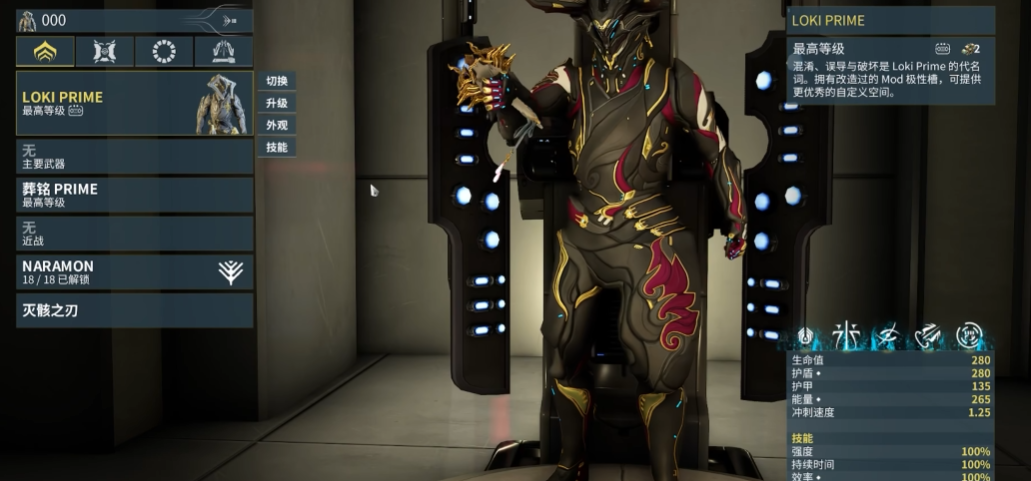Click the 切换 (switch) button

[x=277, y=81]
